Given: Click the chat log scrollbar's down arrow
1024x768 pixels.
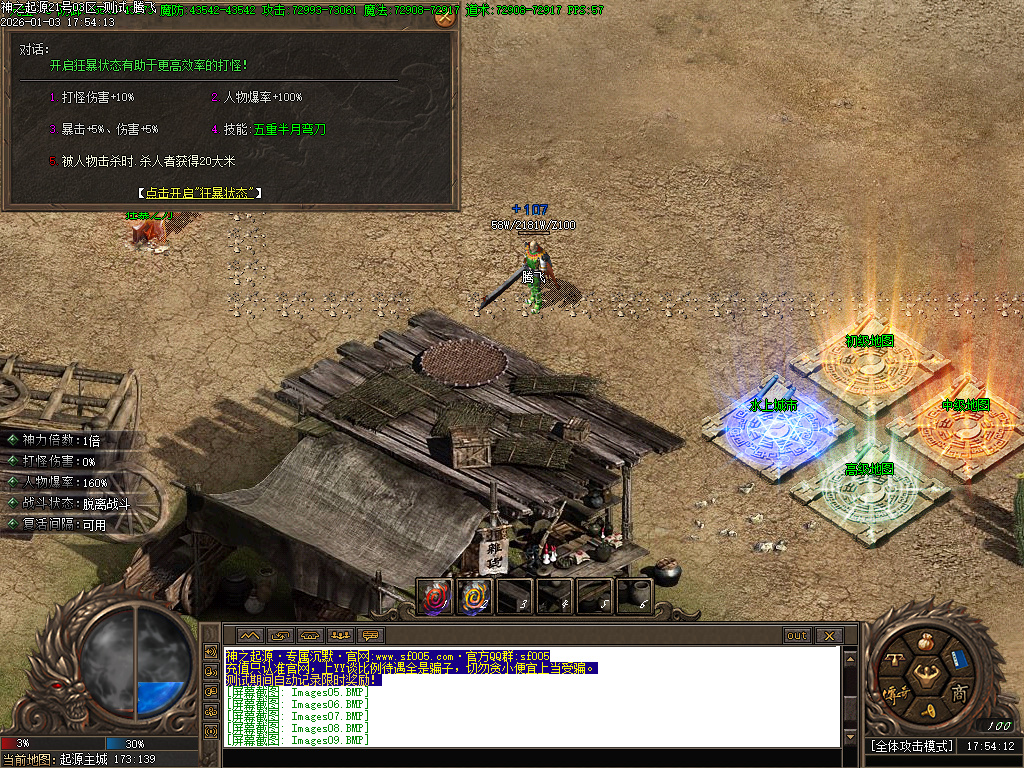Looking at the screenshot, I should 850,739.
